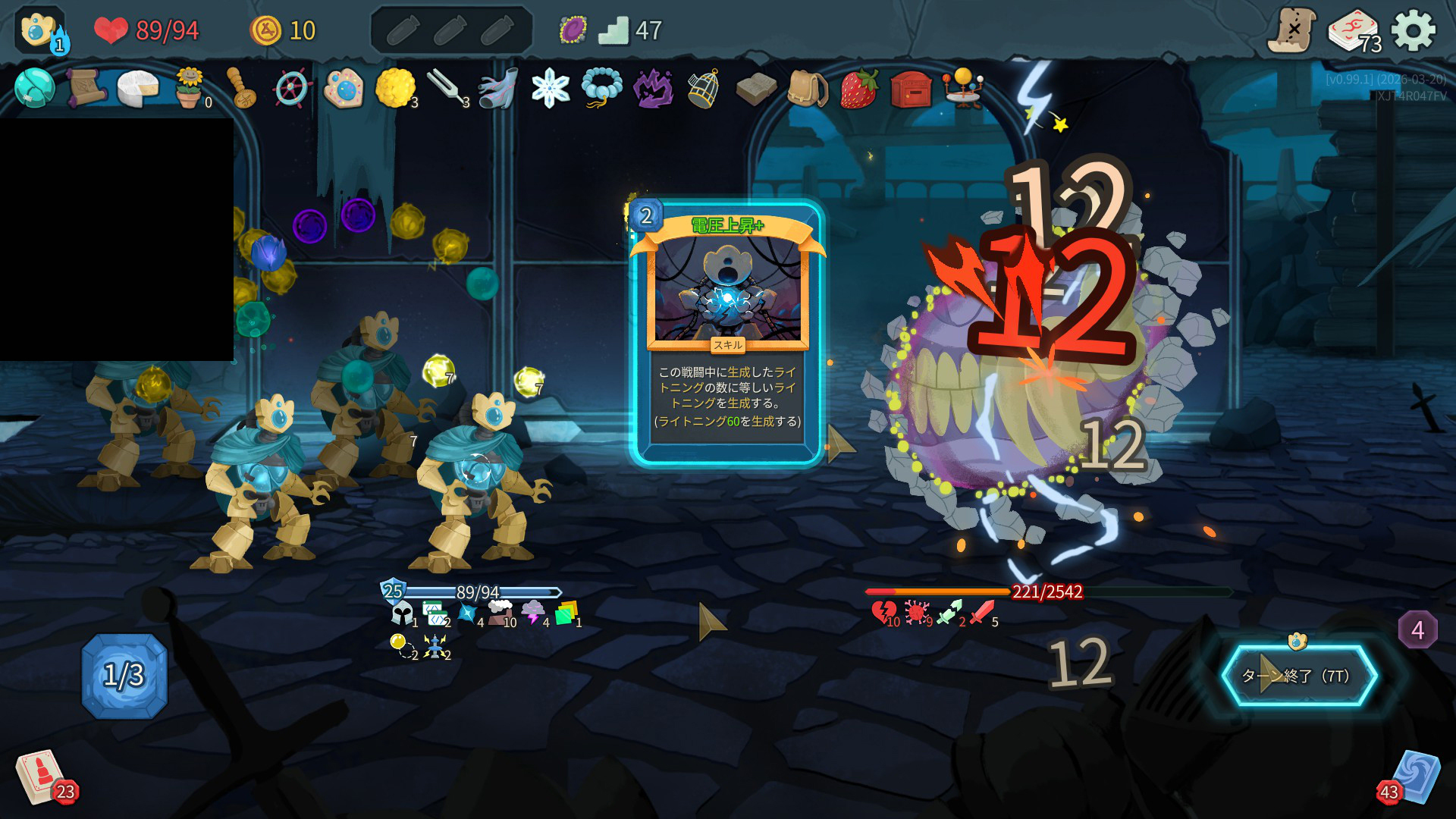Inspect the ship wheel relic

coord(292,89)
